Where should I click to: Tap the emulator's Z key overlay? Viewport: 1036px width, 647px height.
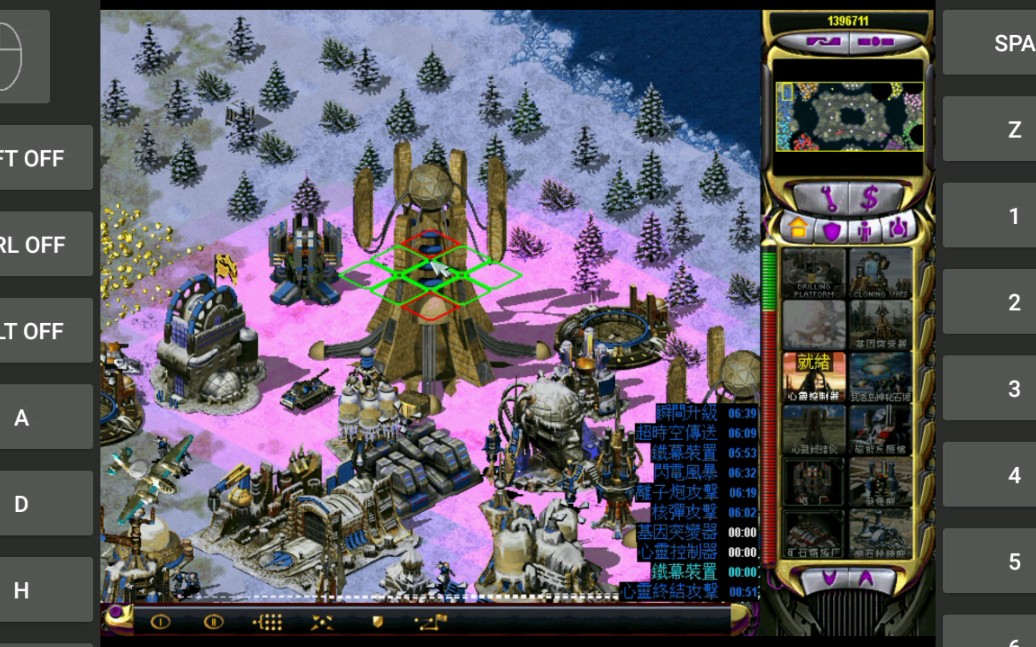click(1013, 130)
